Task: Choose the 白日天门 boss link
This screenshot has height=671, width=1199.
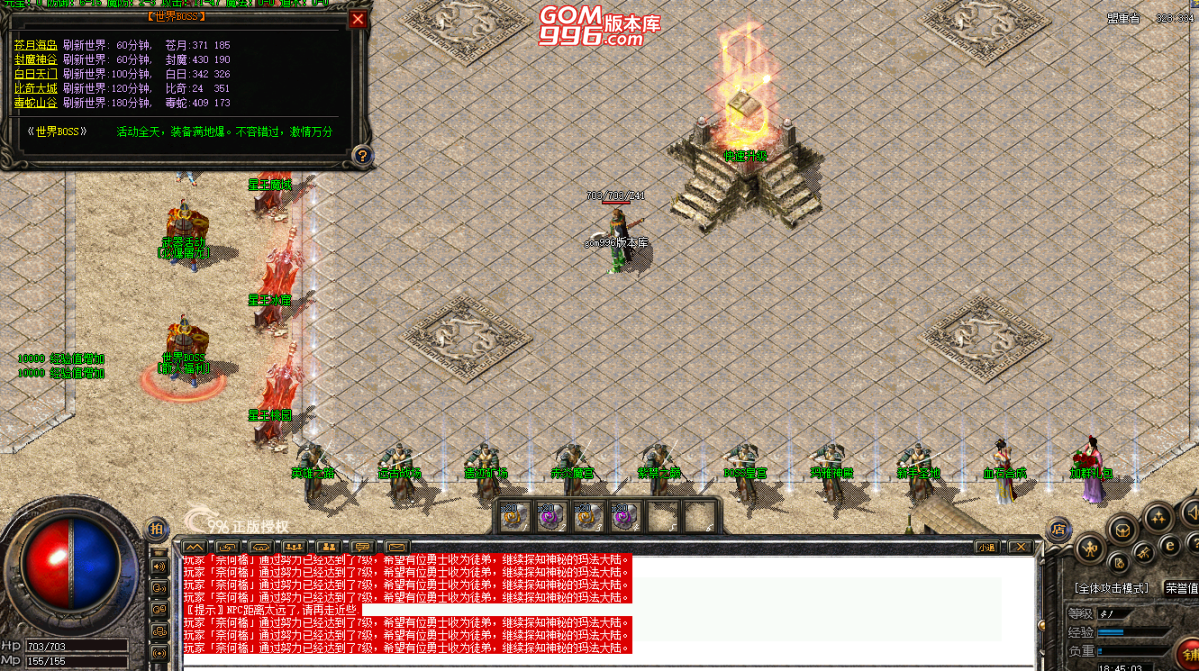Action: click(35, 74)
